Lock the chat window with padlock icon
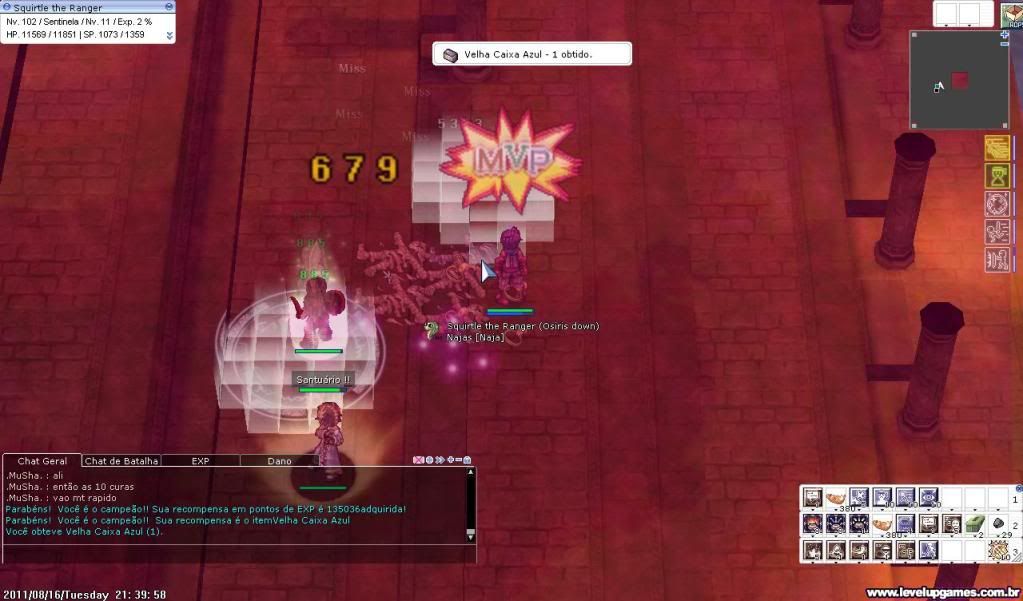Viewport: 1023px width, 601px height. pos(467,461)
